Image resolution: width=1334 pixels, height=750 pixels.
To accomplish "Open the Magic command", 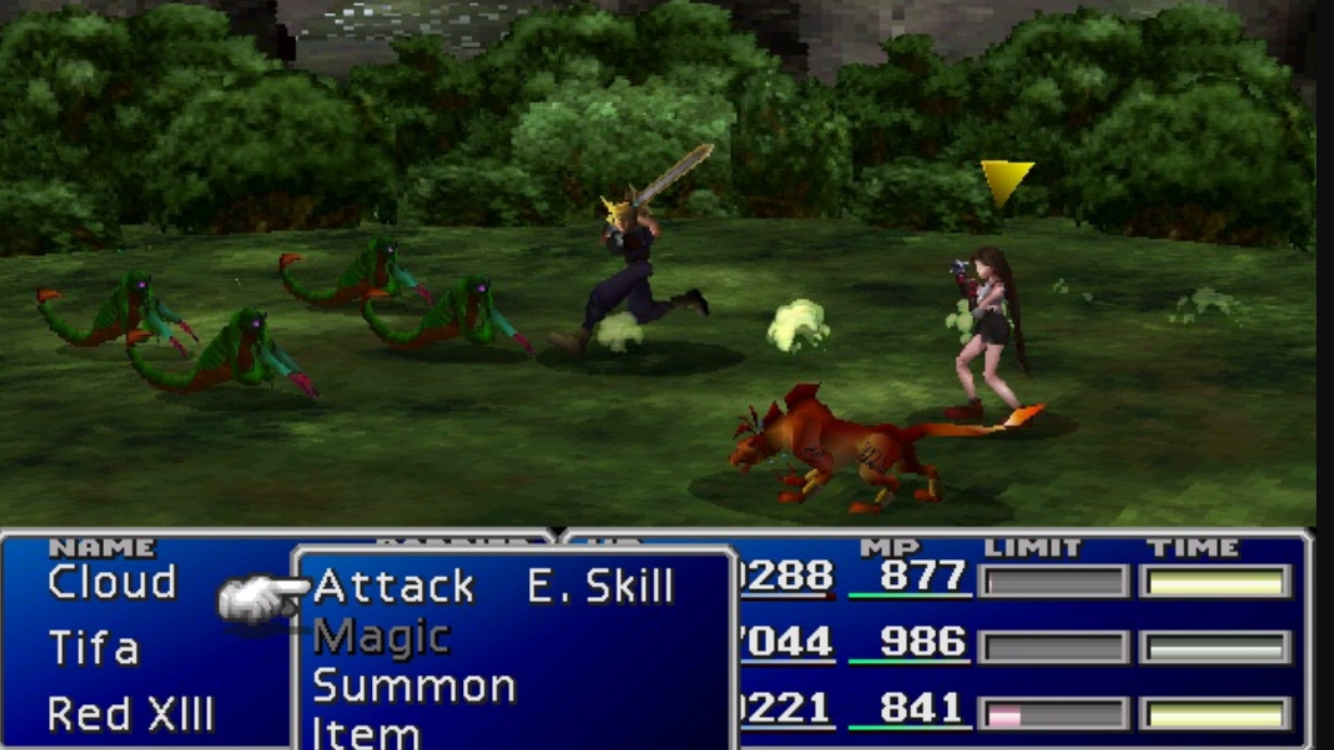I will pos(381,637).
